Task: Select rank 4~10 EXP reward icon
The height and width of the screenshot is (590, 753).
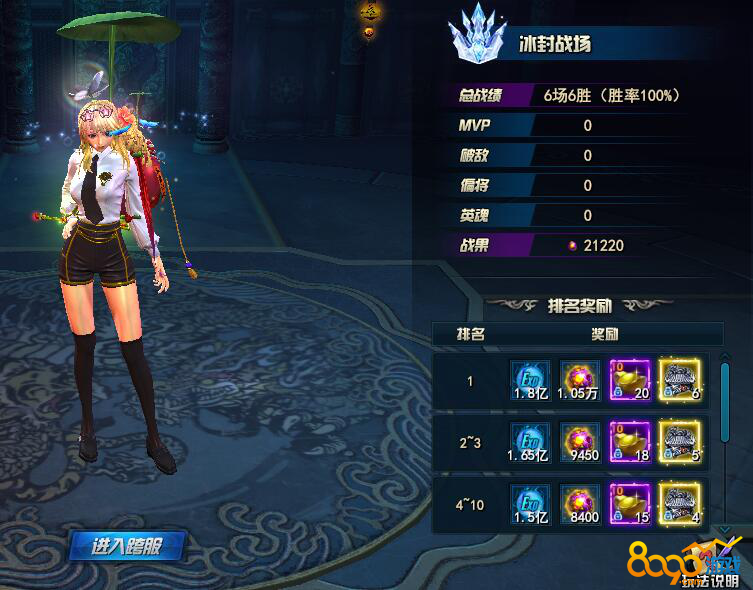Action: coord(531,503)
